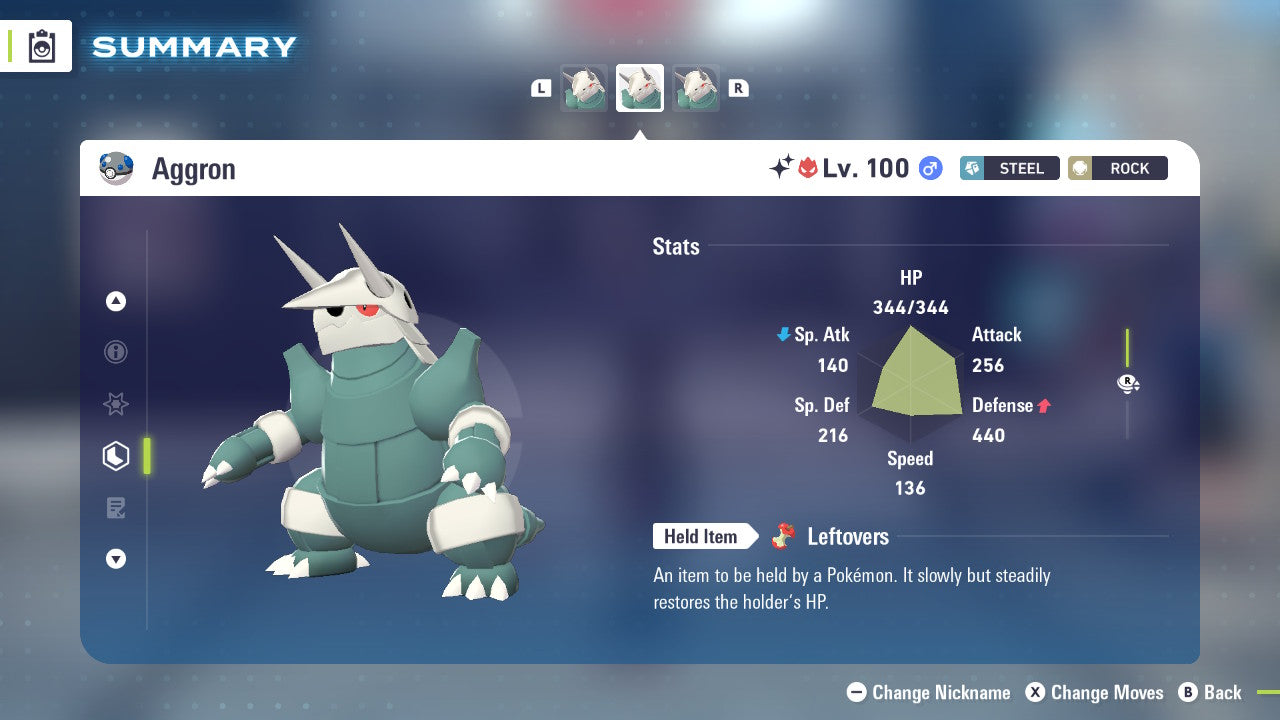Click the up arrow at sidebar top

[x=116, y=301]
